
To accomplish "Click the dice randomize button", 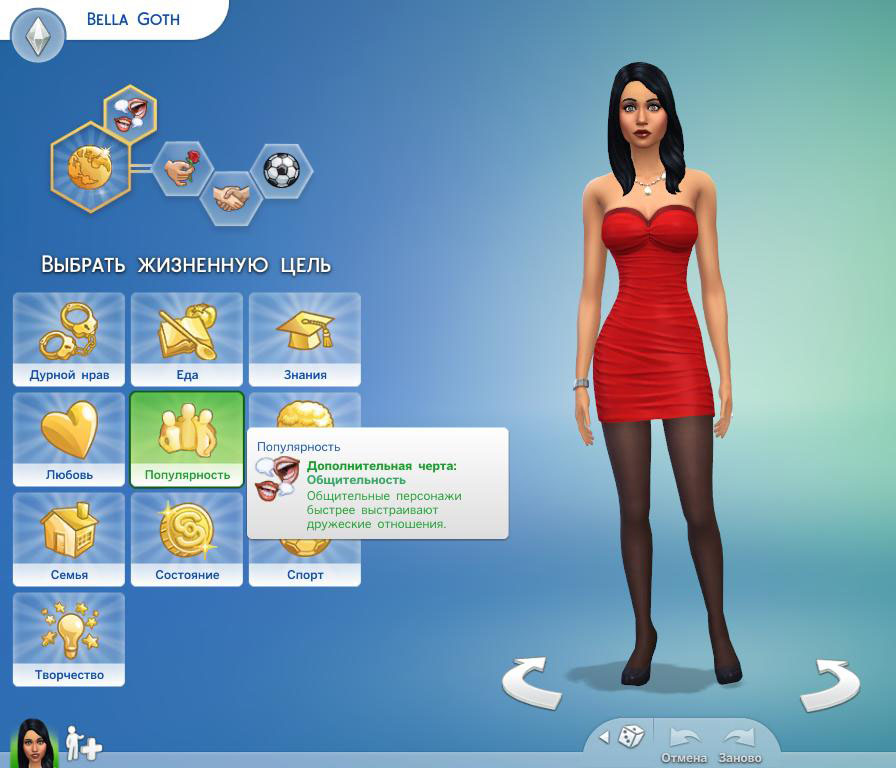I will coord(630,738).
